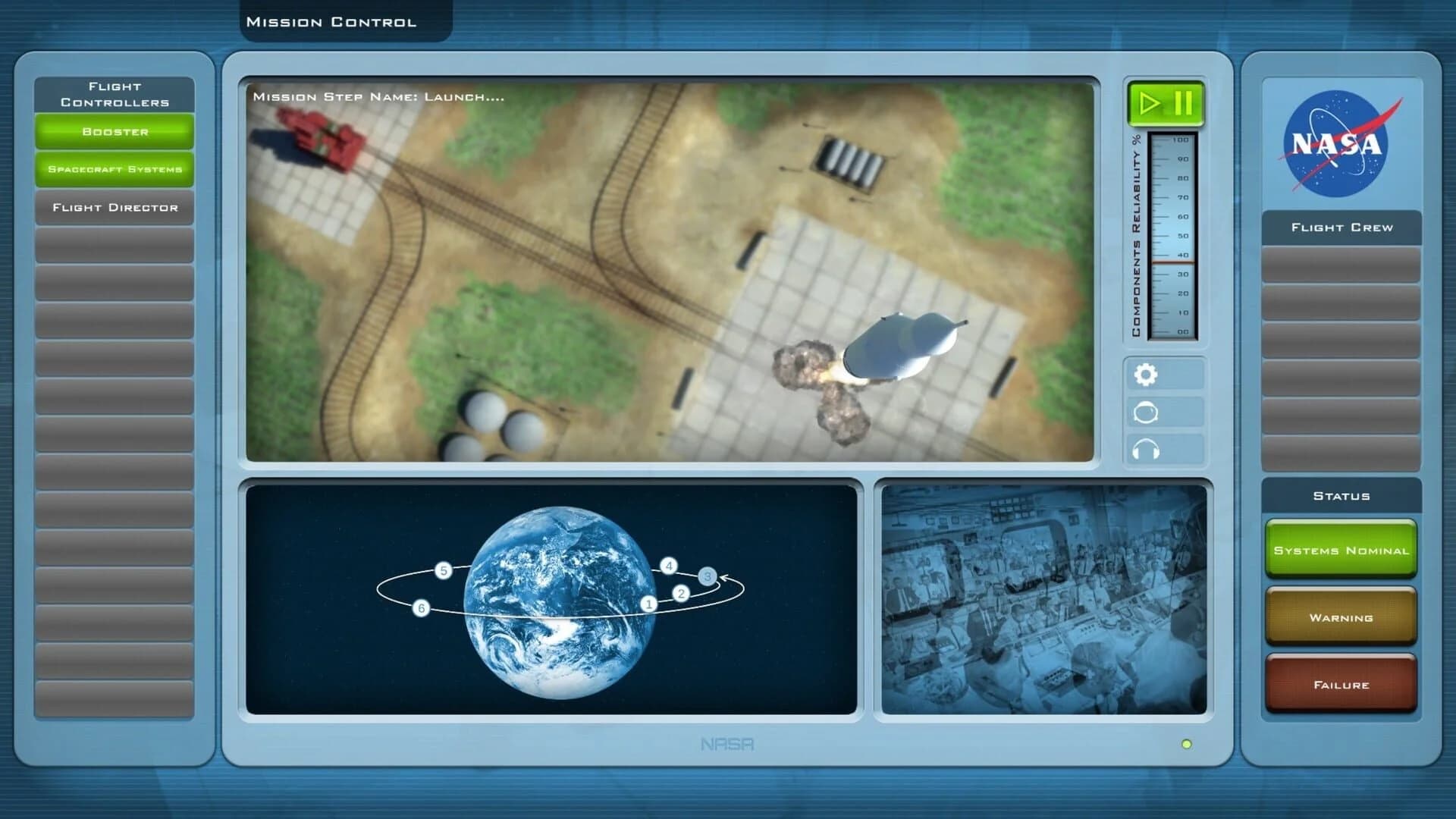Click the NASA watermark at screen bottom

click(x=729, y=745)
